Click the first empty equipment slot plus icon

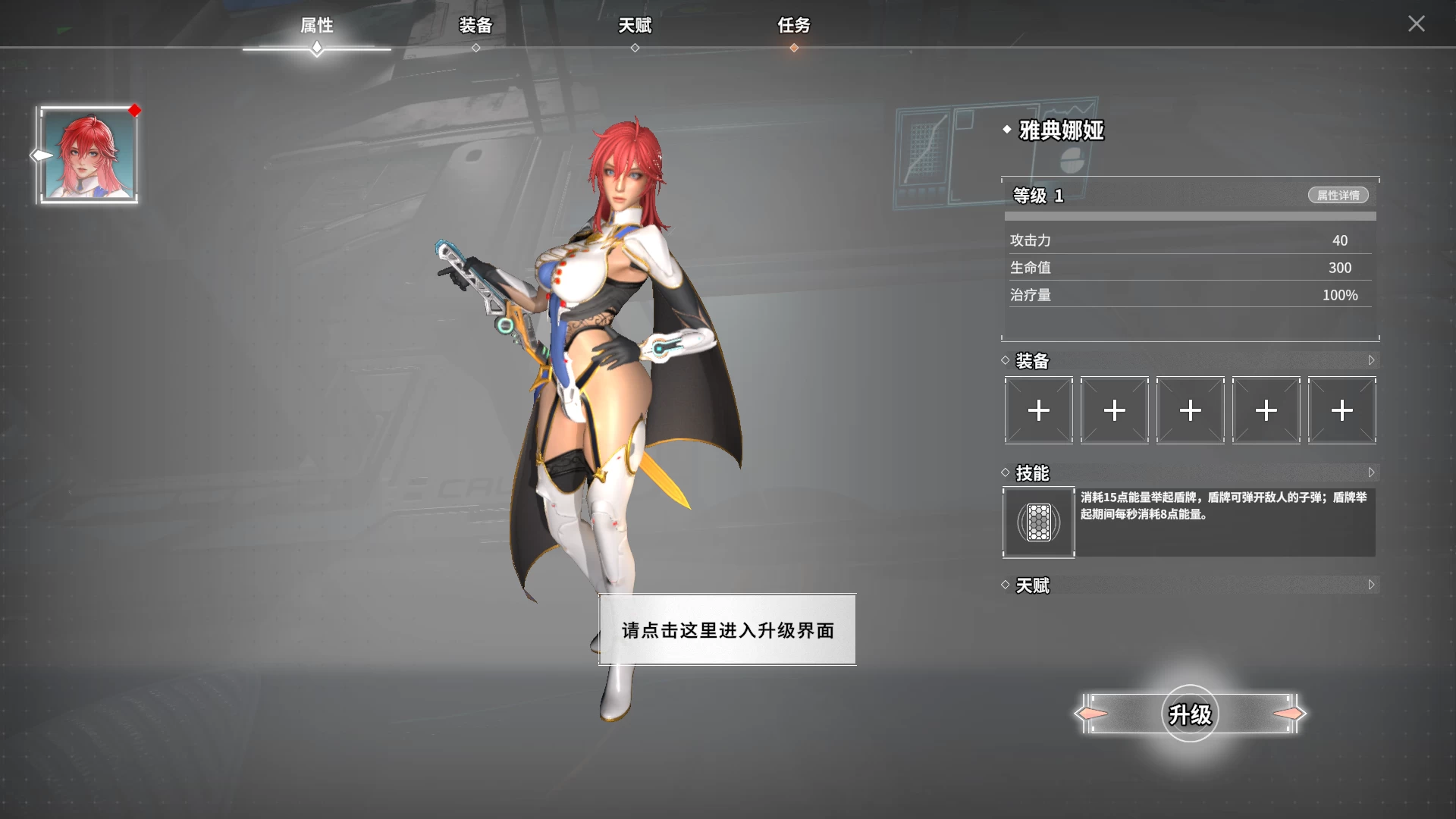pos(1037,410)
